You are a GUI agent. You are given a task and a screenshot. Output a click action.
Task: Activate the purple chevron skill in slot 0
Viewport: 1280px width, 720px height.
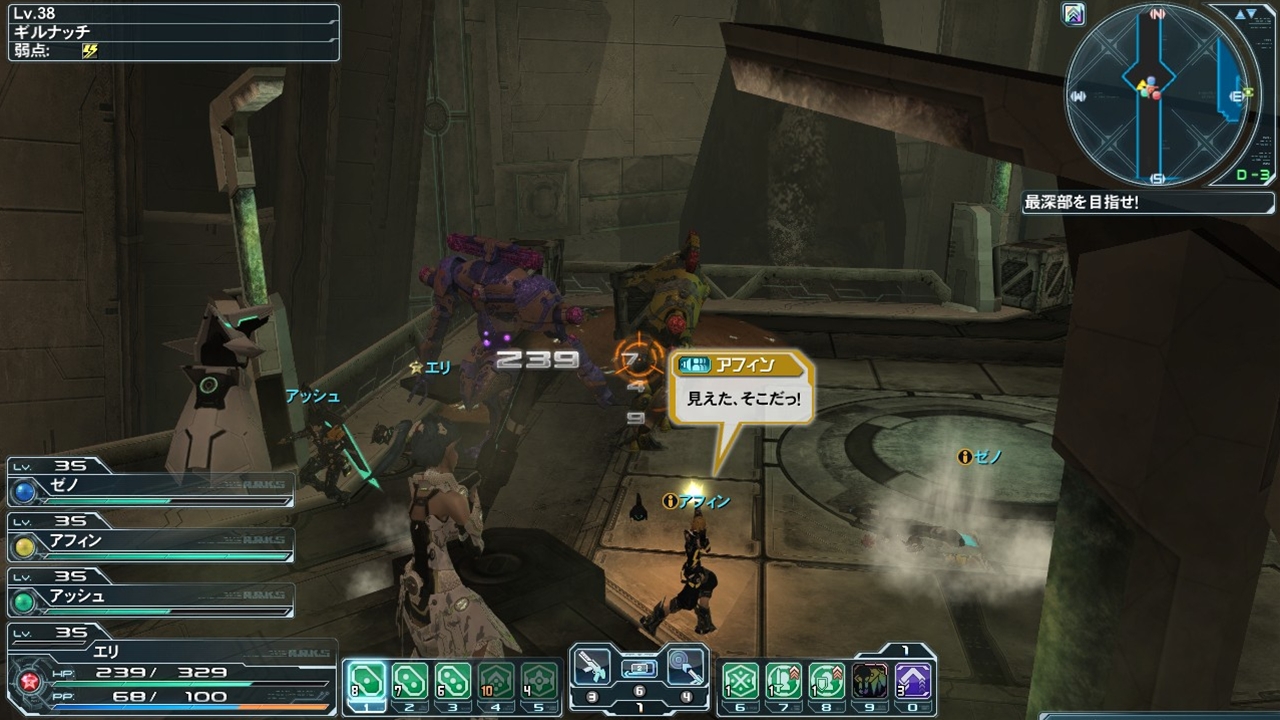pyautogui.click(x=912, y=681)
